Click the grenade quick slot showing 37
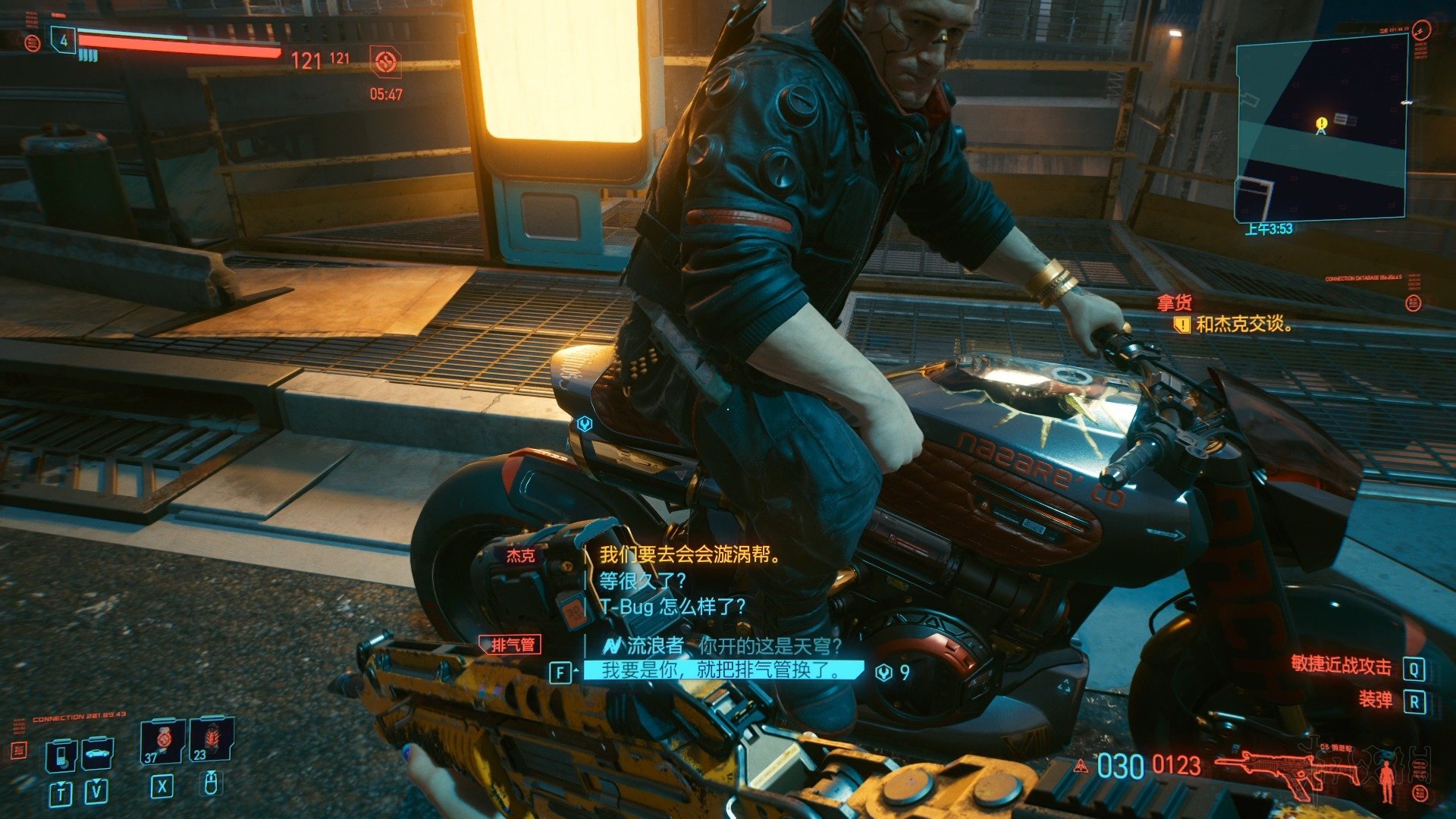Image resolution: width=1456 pixels, height=819 pixels. (x=162, y=742)
